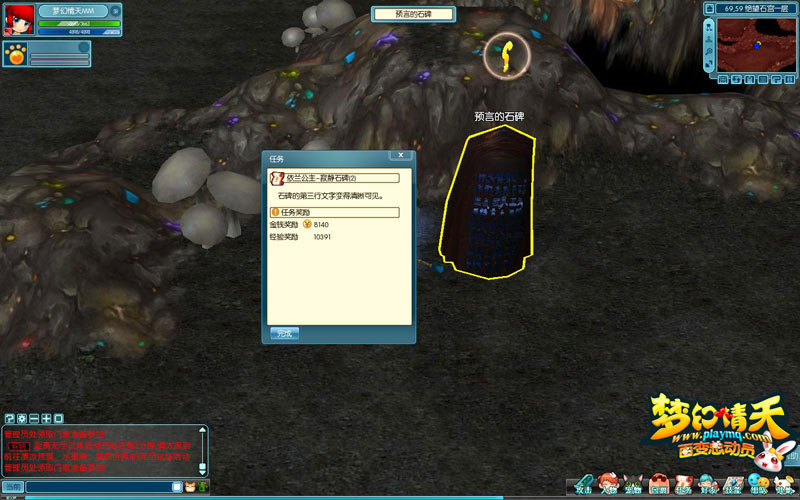Screen dimensions: 800x500
Task: Click the 完成 button to complete the quest
Action: pyautogui.click(x=284, y=333)
